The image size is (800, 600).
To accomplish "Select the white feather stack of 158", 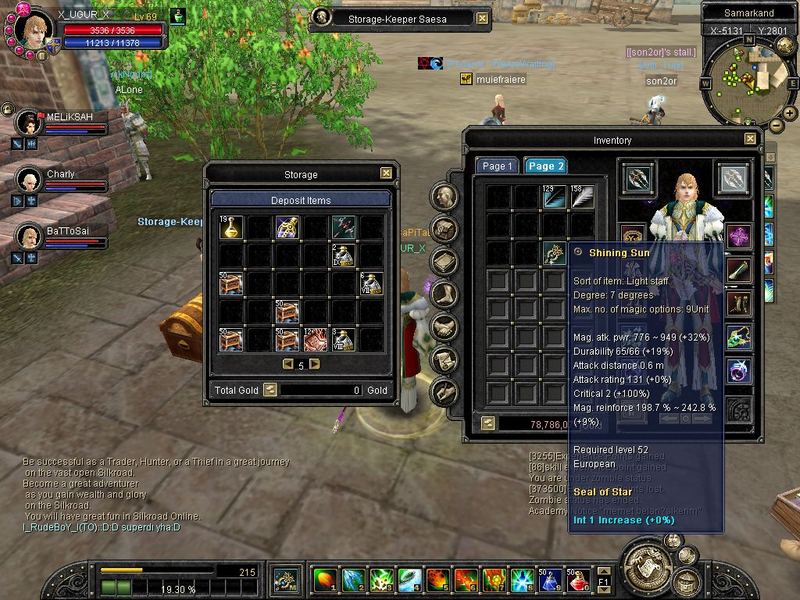I will (x=581, y=197).
